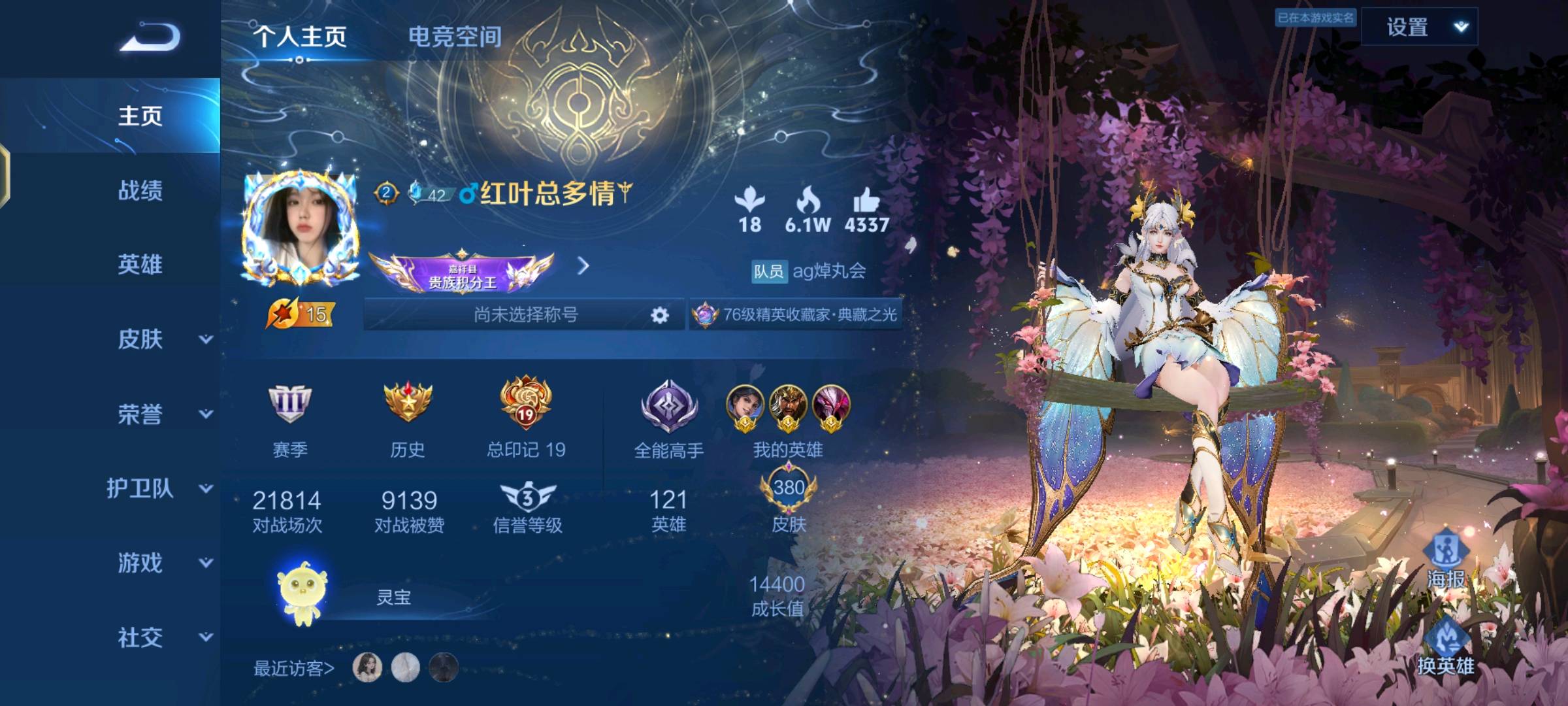Expand the 护卫队 sidebar menu
Screen dimensions: 1568x706
coord(160,488)
